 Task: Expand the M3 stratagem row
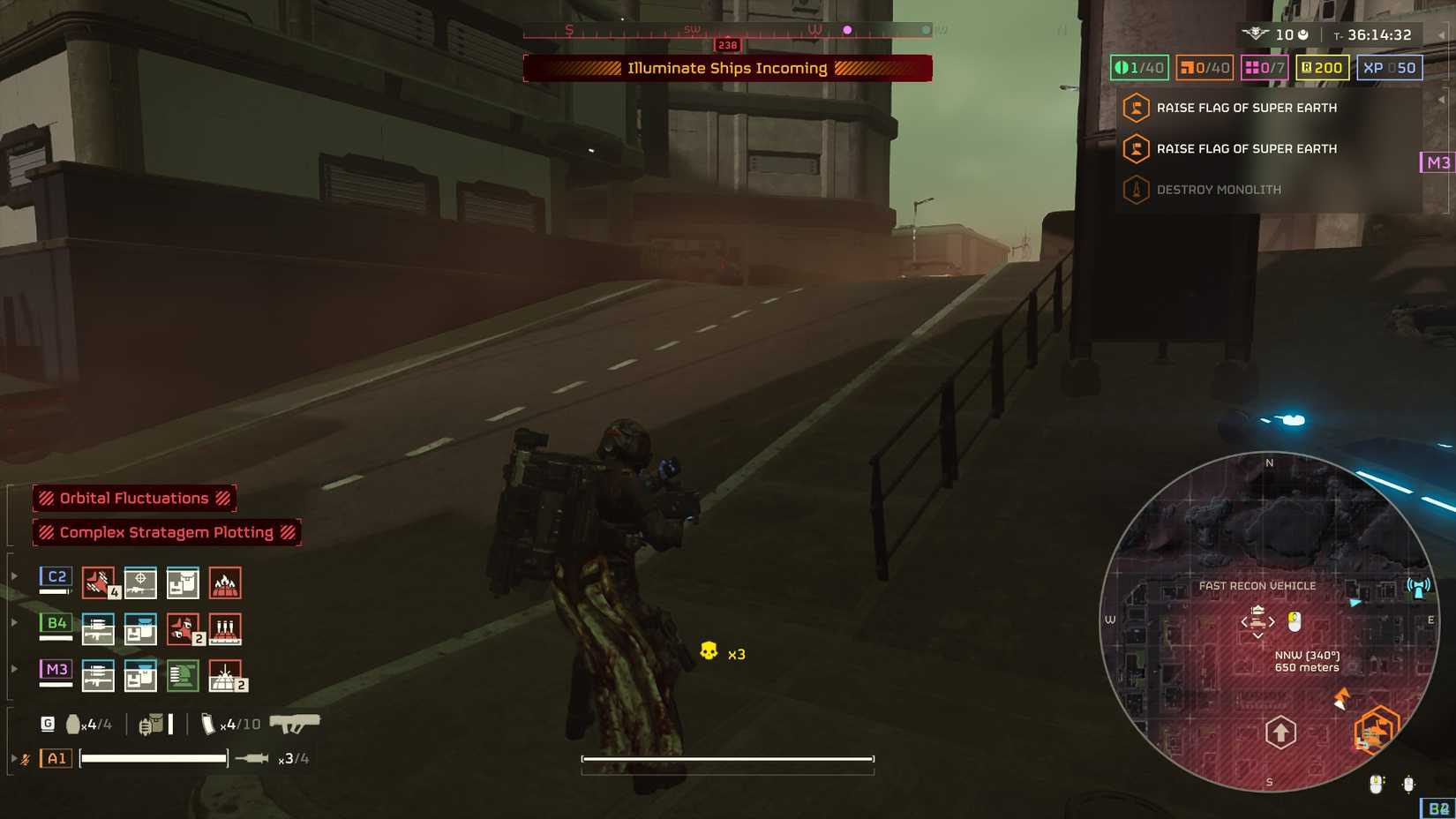(x=14, y=669)
